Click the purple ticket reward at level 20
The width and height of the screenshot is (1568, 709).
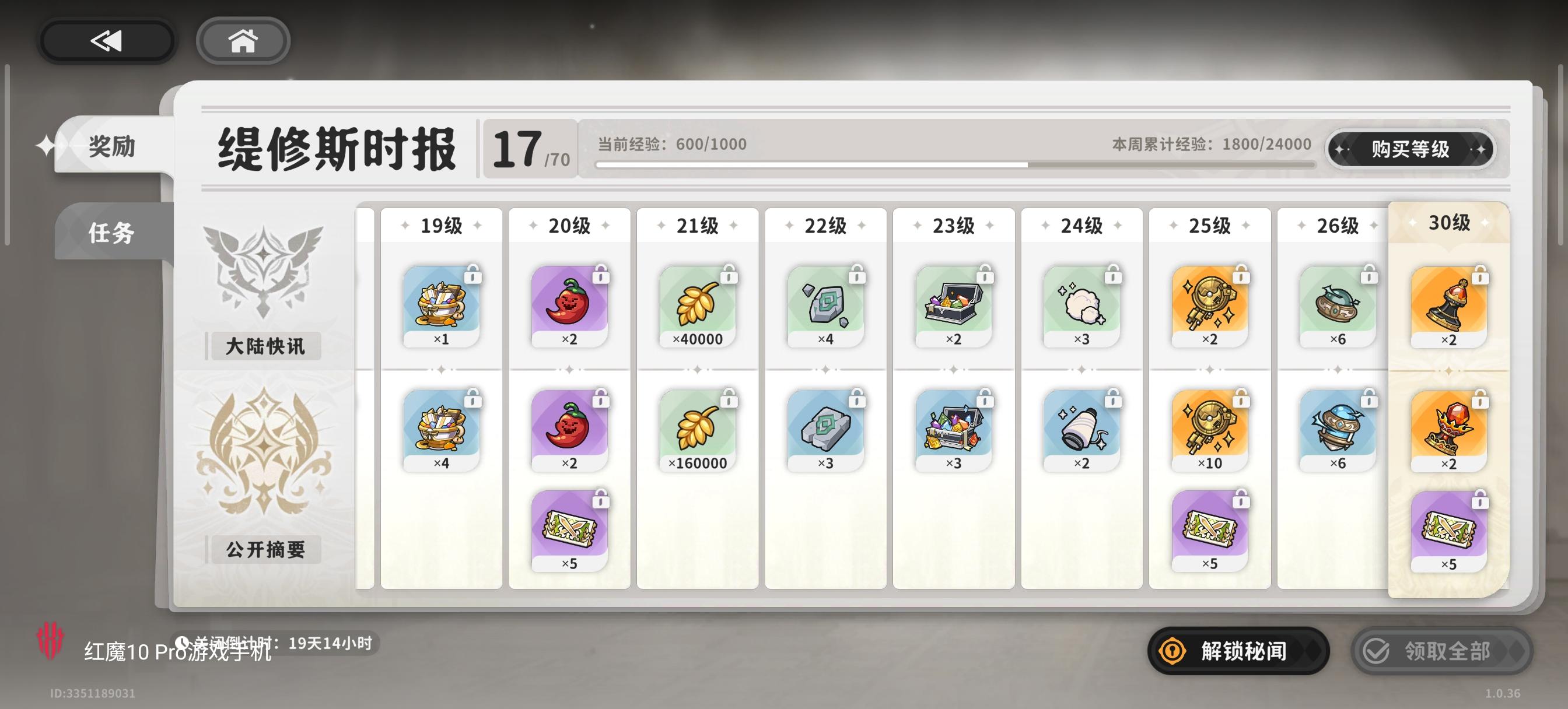point(571,529)
